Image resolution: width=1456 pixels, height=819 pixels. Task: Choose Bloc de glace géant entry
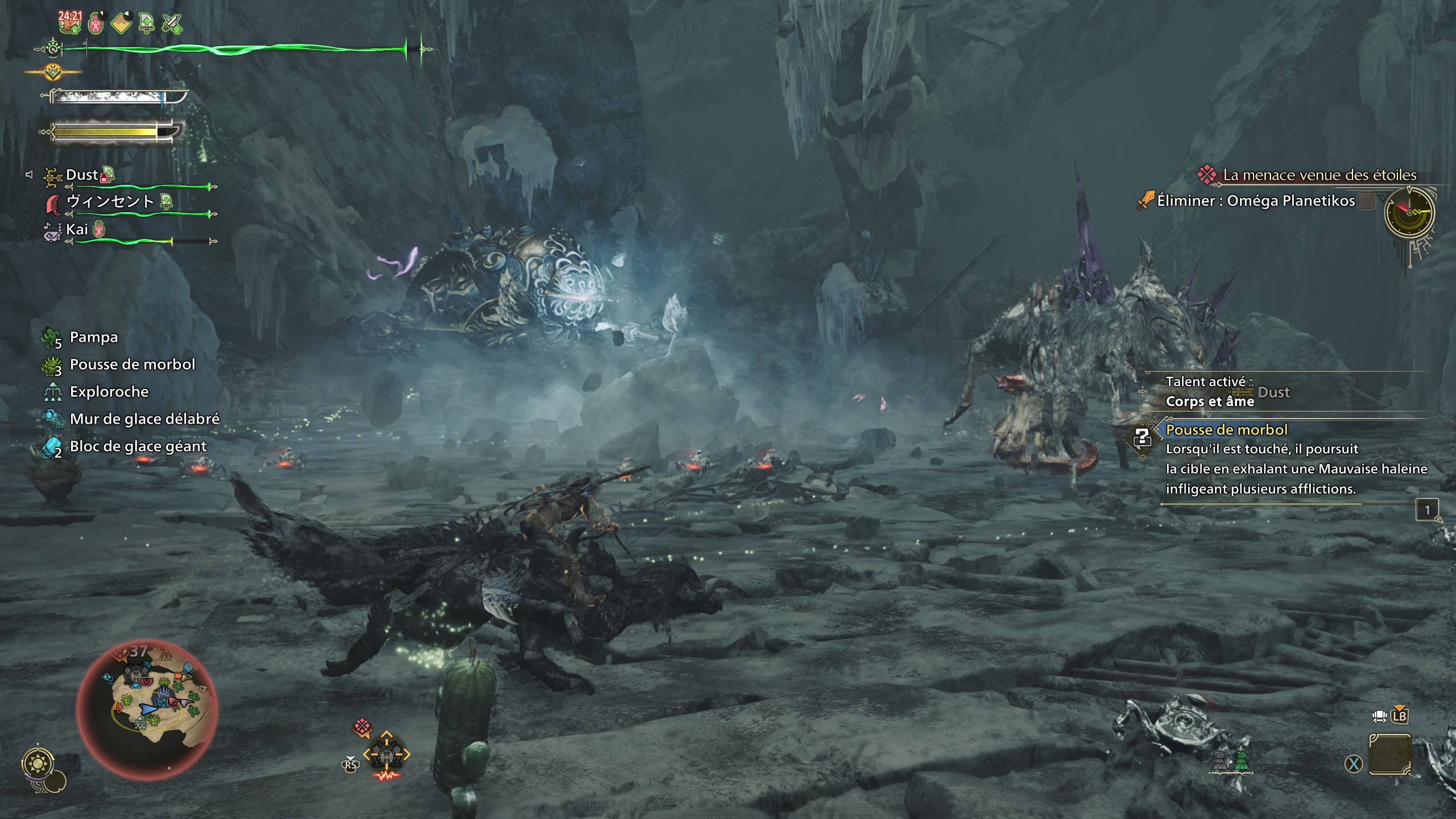tap(138, 446)
